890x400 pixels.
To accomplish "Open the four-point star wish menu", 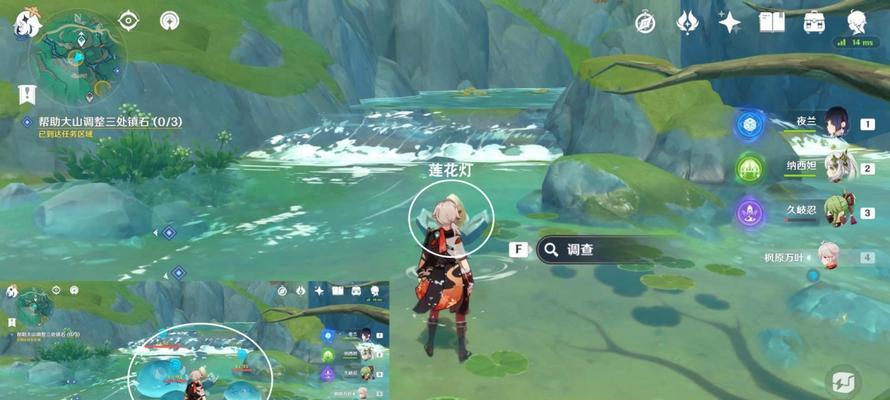I will pyautogui.click(x=730, y=22).
